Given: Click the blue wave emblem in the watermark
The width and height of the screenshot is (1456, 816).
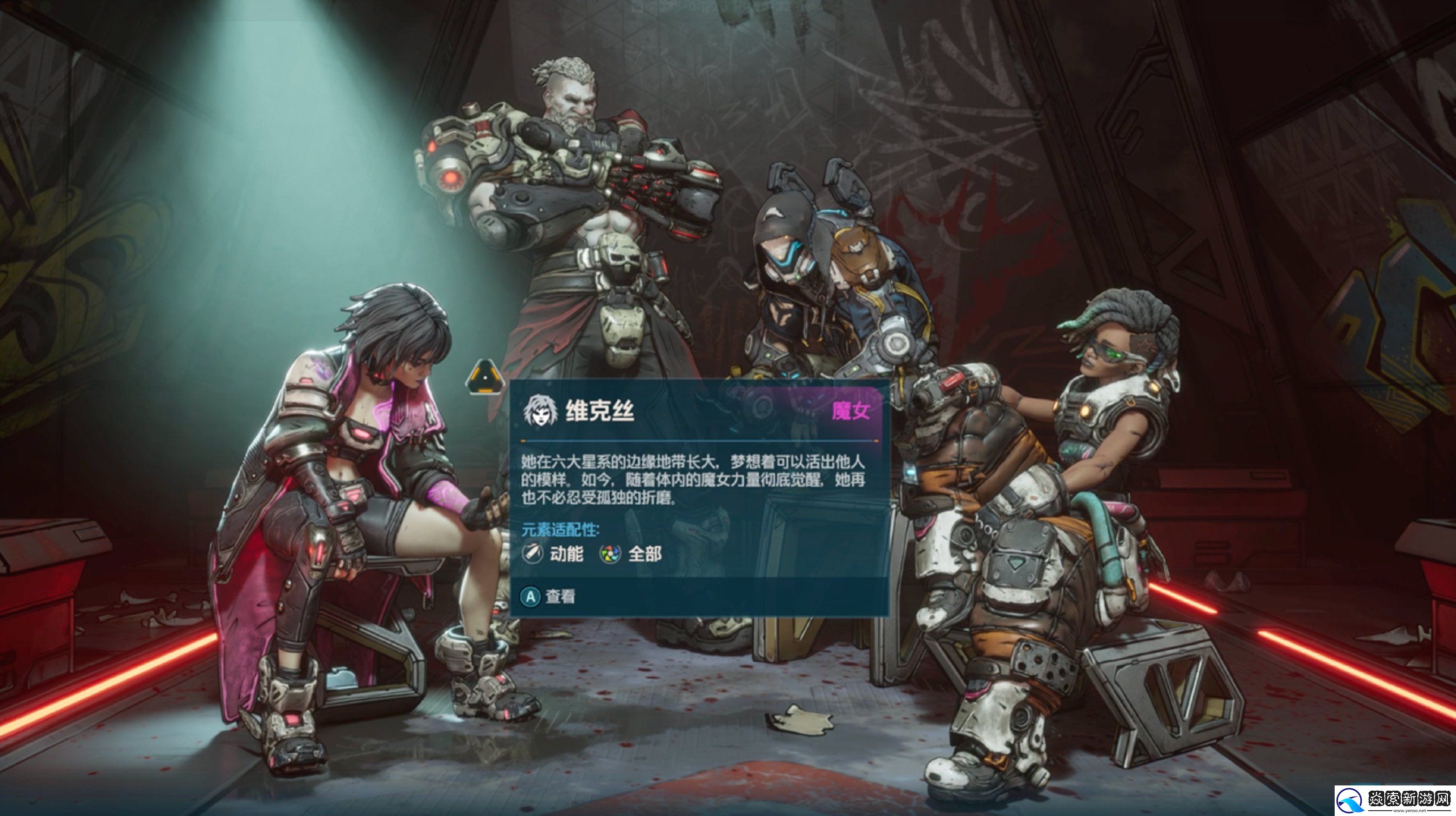Looking at the screenshot, I should click(1350, 802).
